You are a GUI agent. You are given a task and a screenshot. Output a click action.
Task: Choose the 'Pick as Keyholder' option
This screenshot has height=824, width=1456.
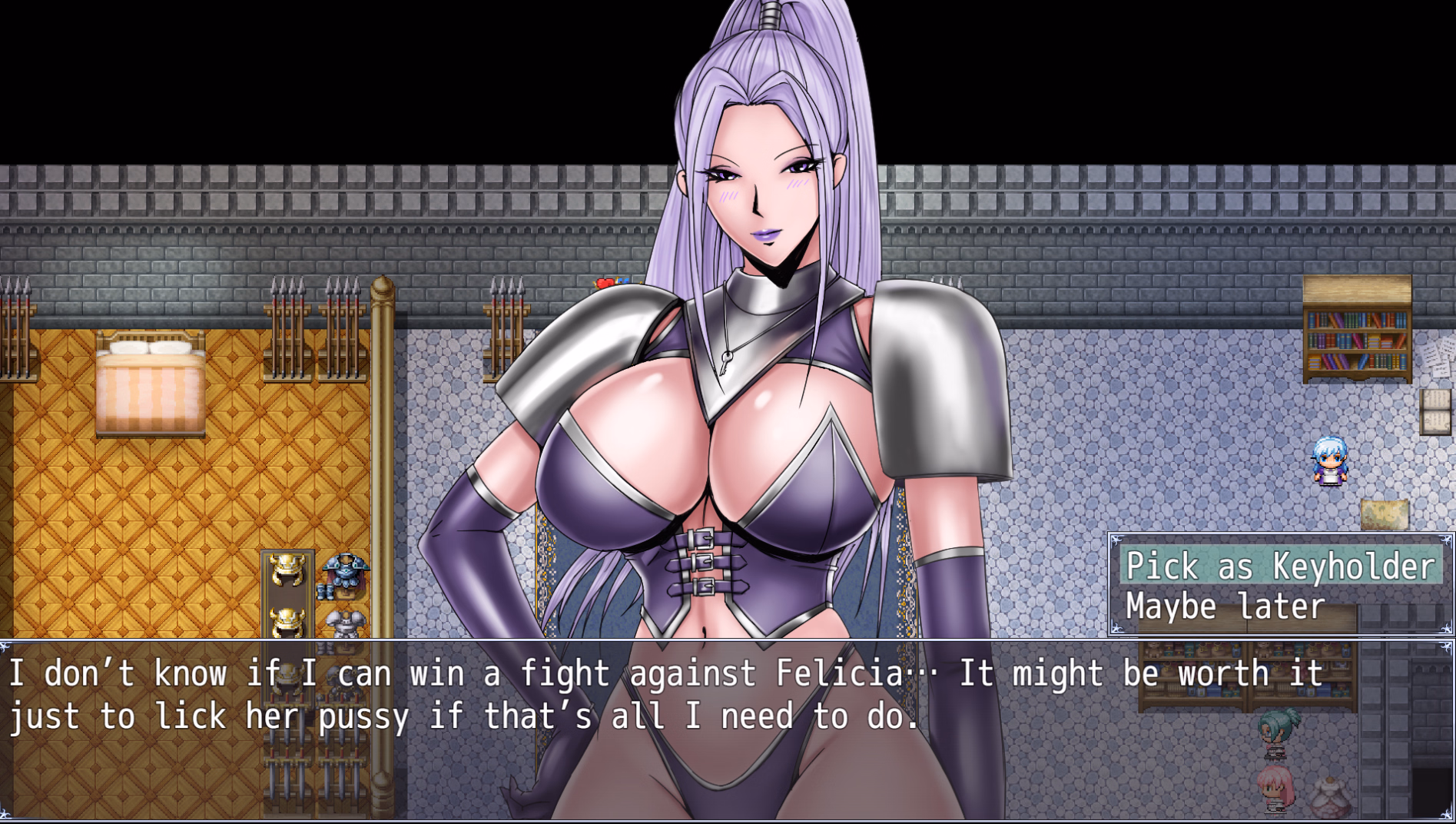[x=1280, y=566]
